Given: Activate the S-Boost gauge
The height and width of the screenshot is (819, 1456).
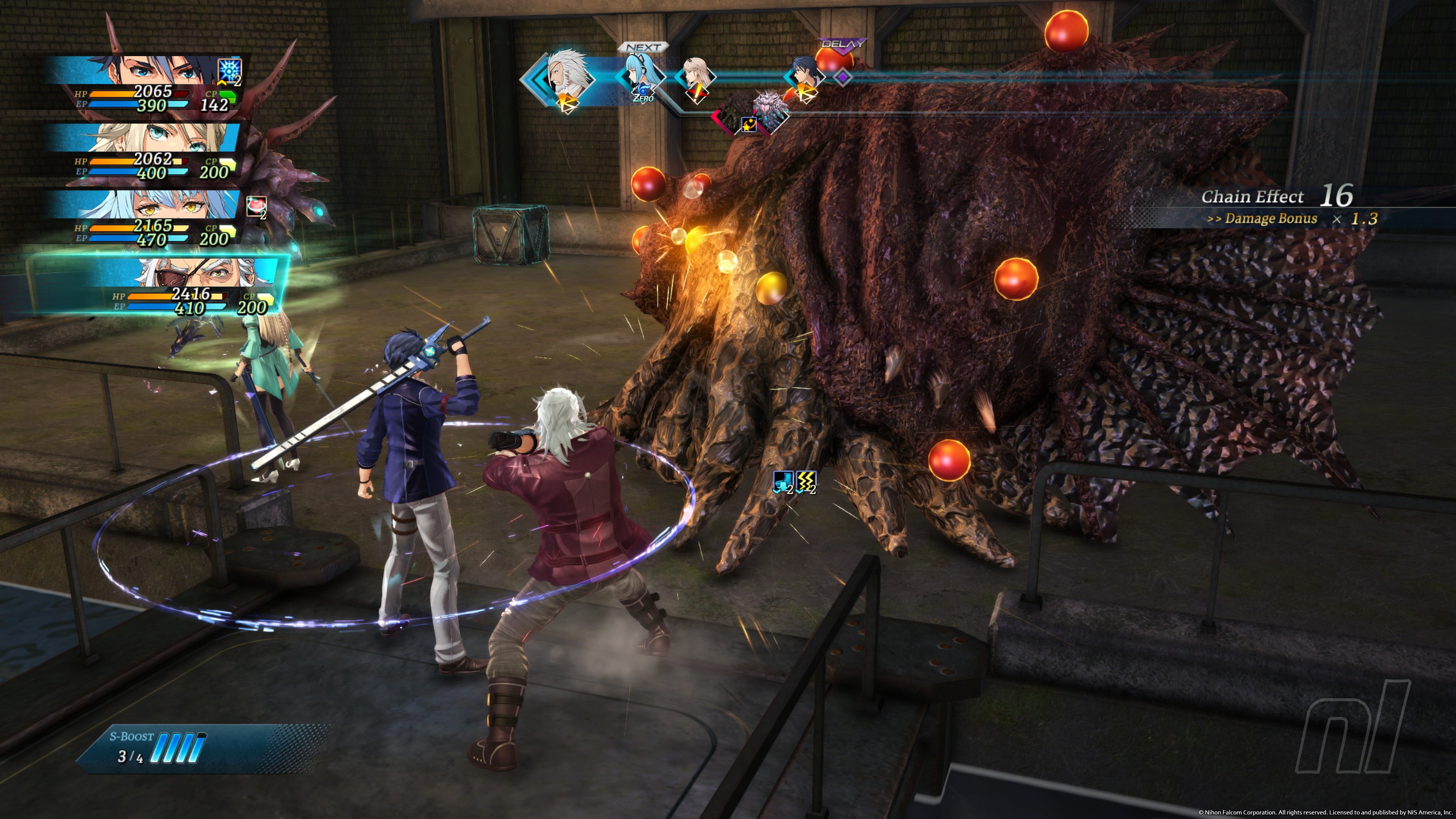Looking at the screenshot, I should point(181,748).
